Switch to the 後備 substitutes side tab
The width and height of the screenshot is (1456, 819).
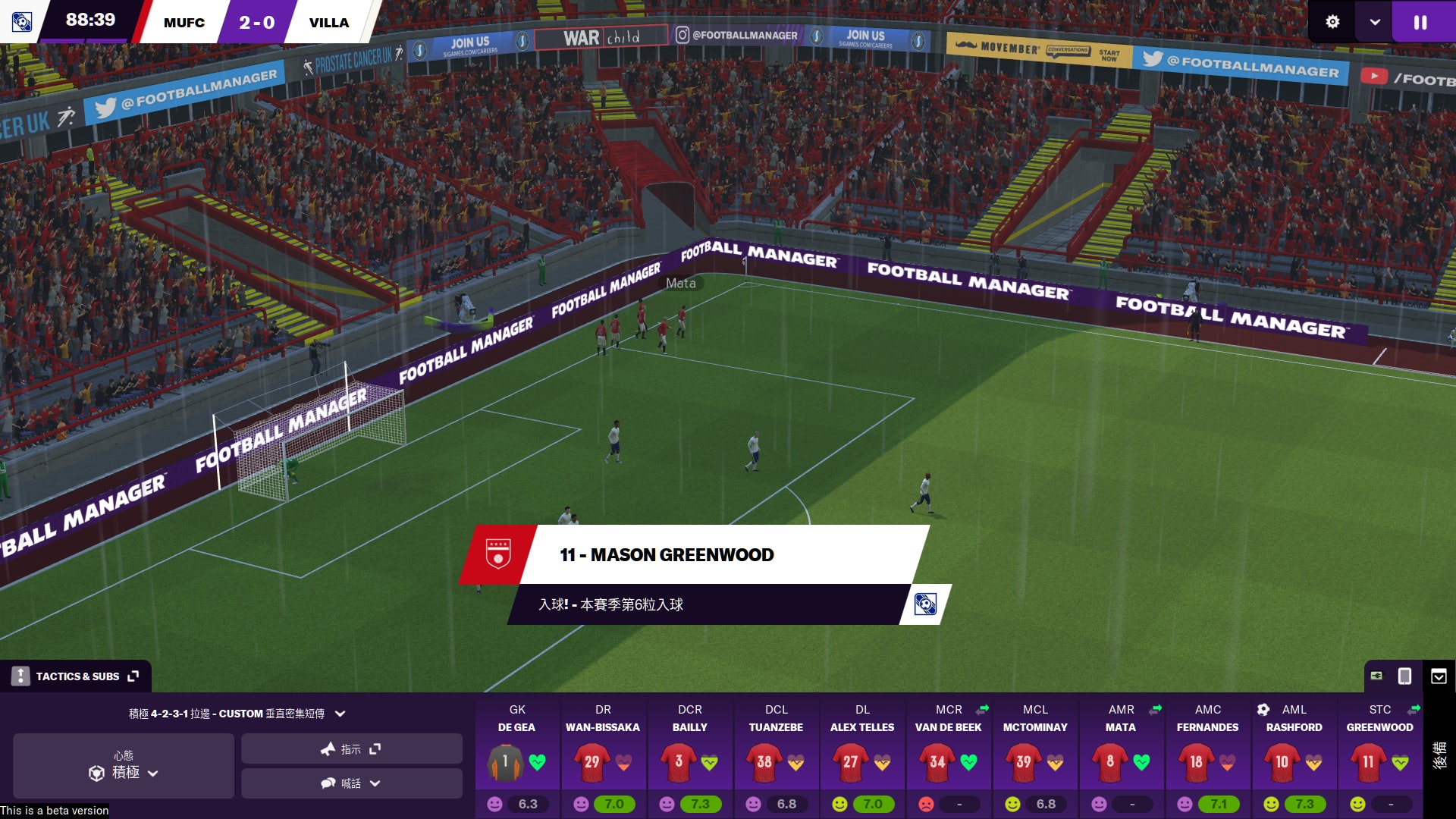click(1439, 755)
